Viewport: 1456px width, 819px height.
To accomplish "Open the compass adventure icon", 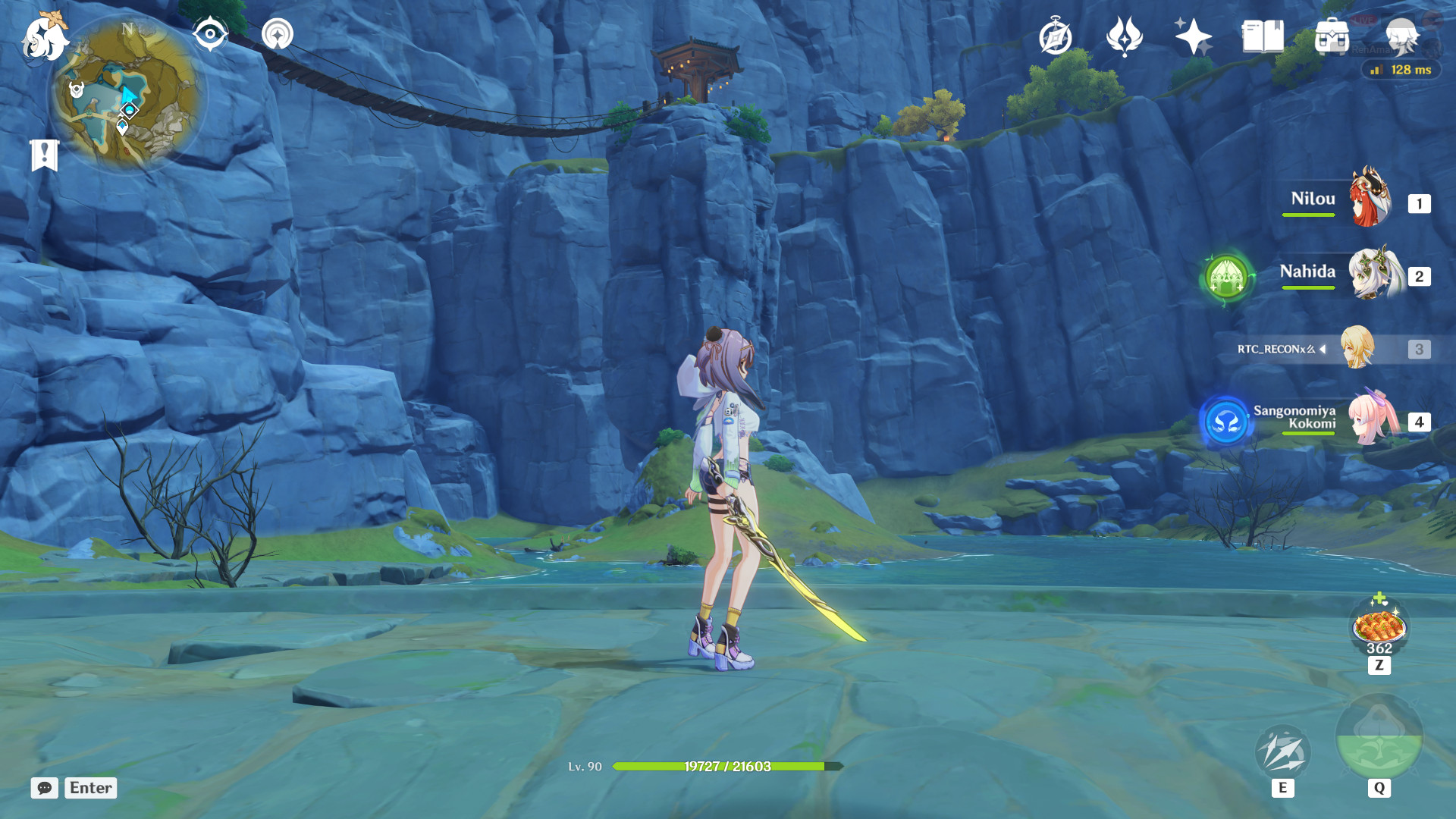I will tap(1056, 36).
